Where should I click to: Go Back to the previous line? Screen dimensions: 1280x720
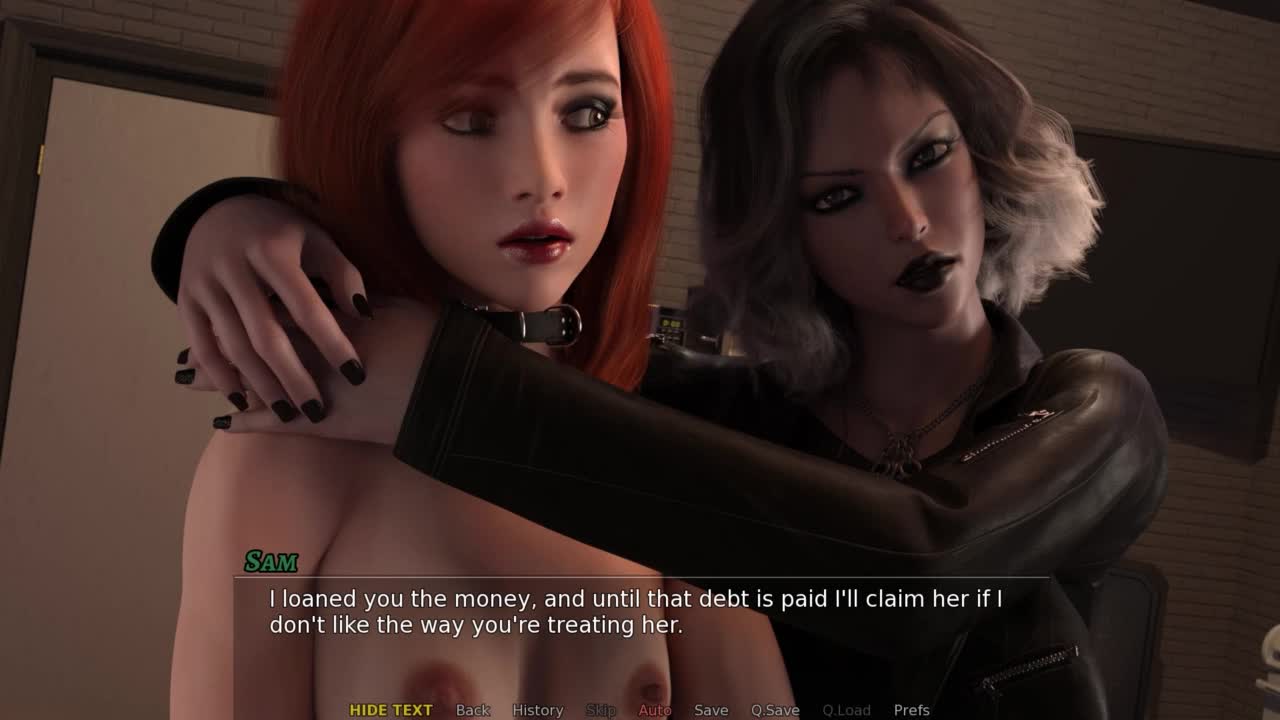point(473,710)
